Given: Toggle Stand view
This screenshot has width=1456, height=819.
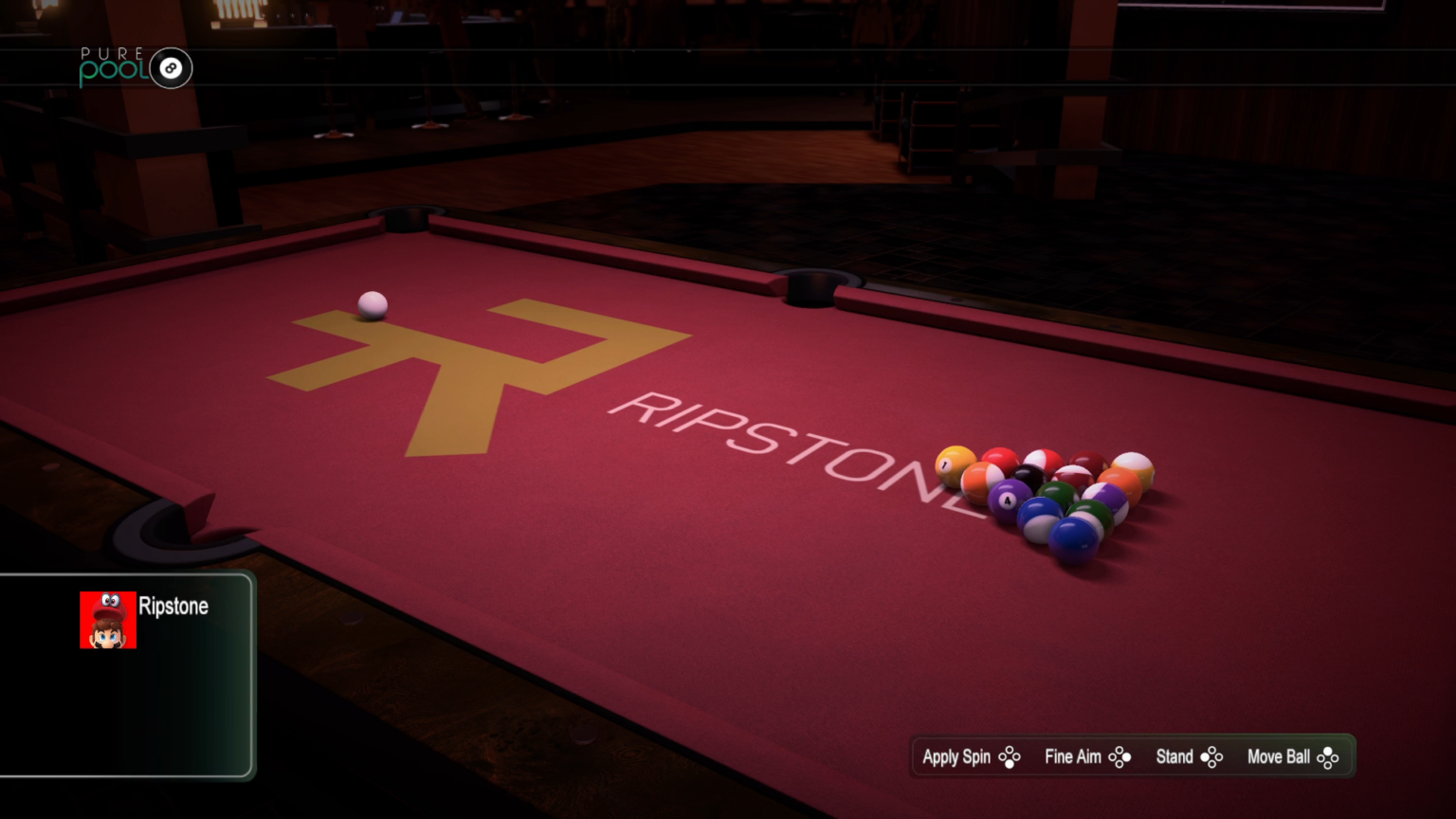Looking at the screenshot, I should click(x=1175, y=756).
